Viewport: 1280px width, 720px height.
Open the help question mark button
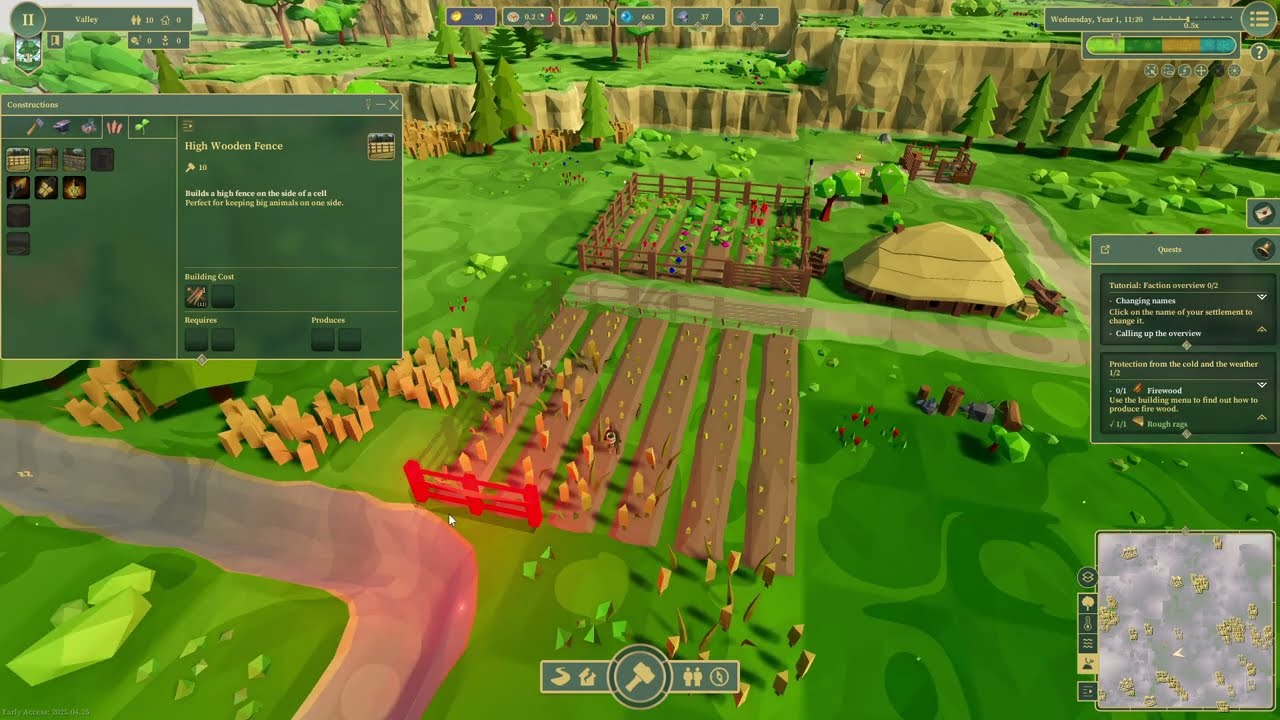pyautogui.click(x=1259, y=52)
